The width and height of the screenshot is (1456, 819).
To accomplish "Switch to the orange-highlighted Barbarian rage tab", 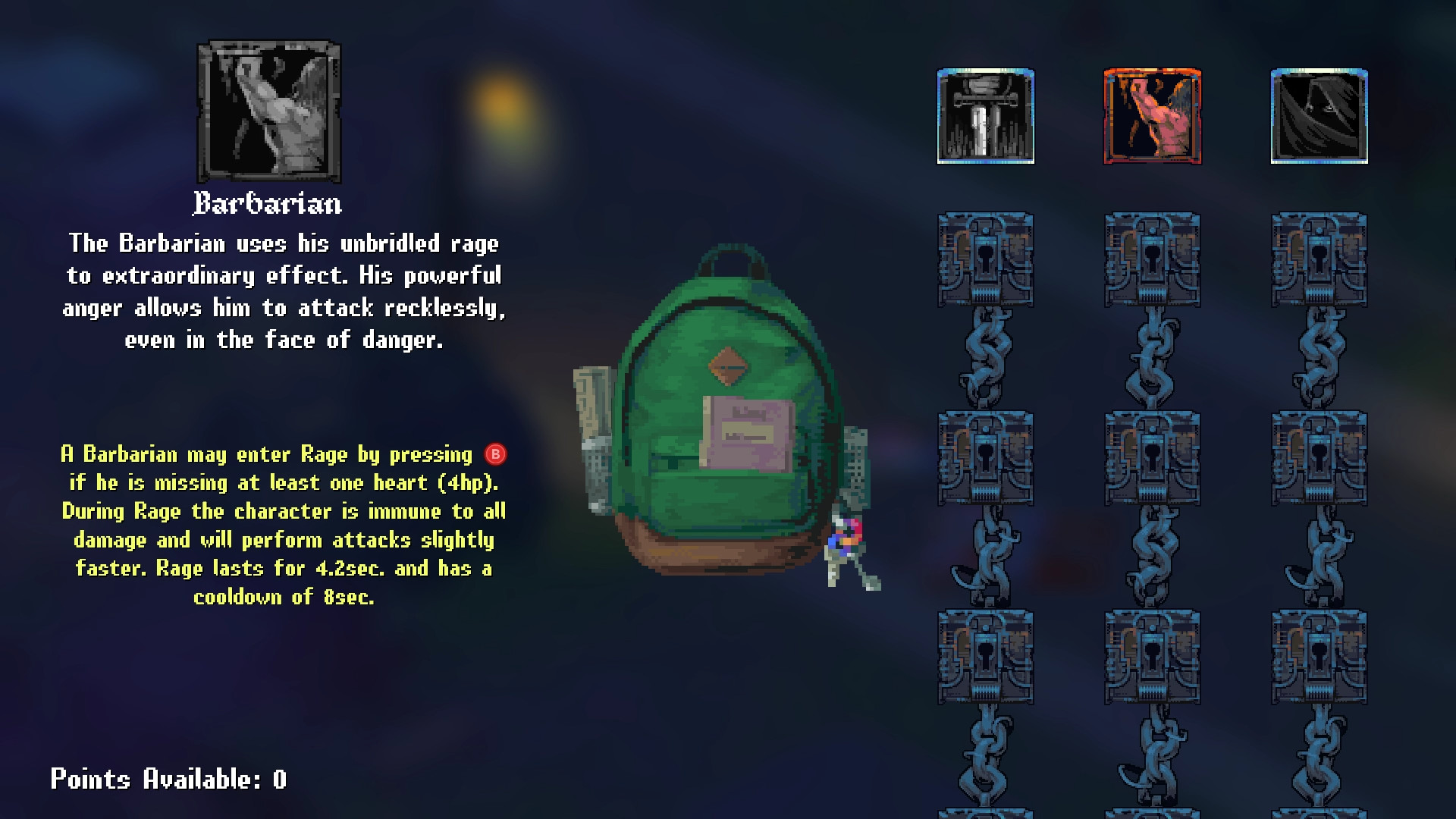I will click(1153, 114).
